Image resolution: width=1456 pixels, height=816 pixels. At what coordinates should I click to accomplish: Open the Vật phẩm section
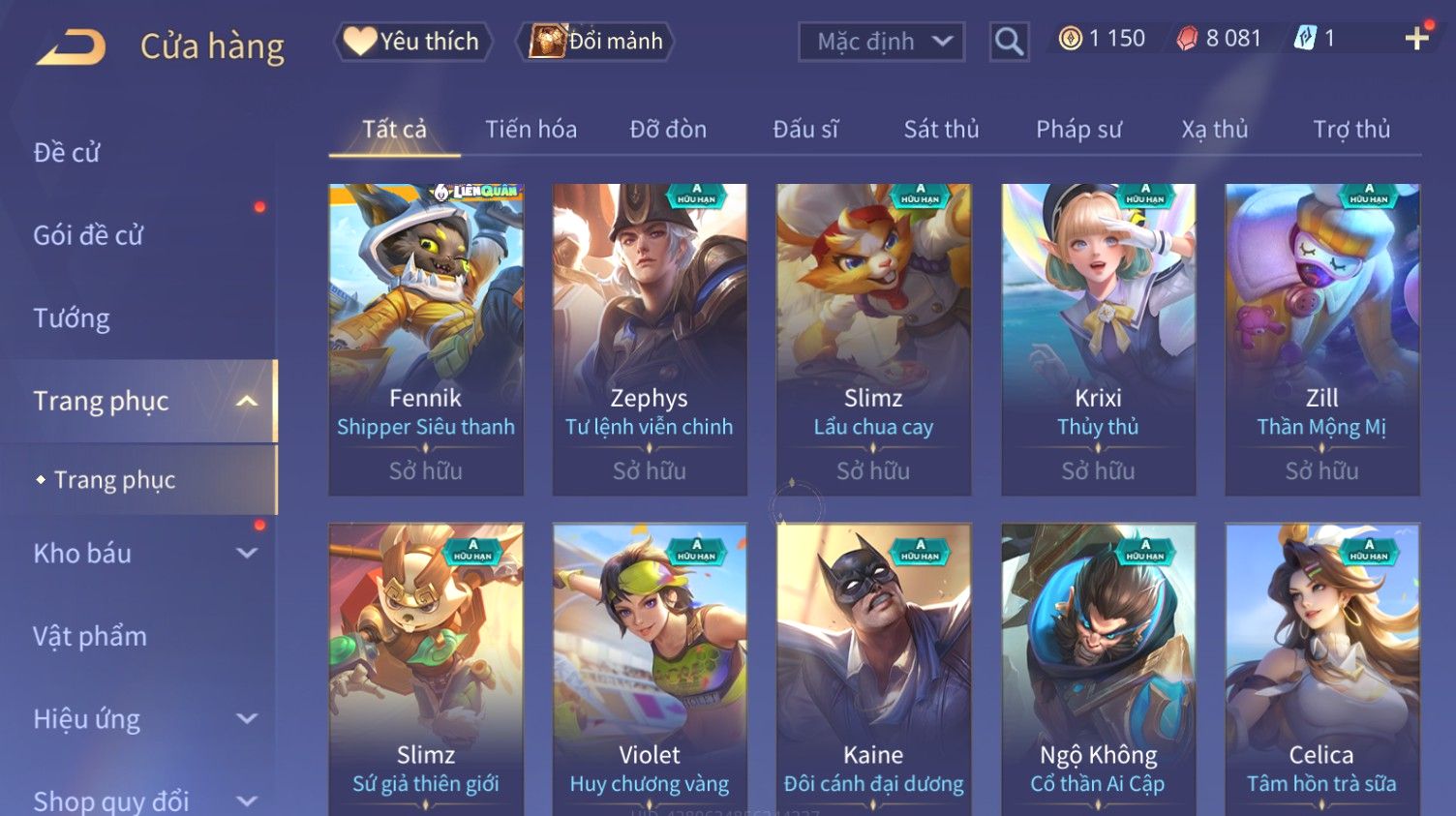(90, 637)
